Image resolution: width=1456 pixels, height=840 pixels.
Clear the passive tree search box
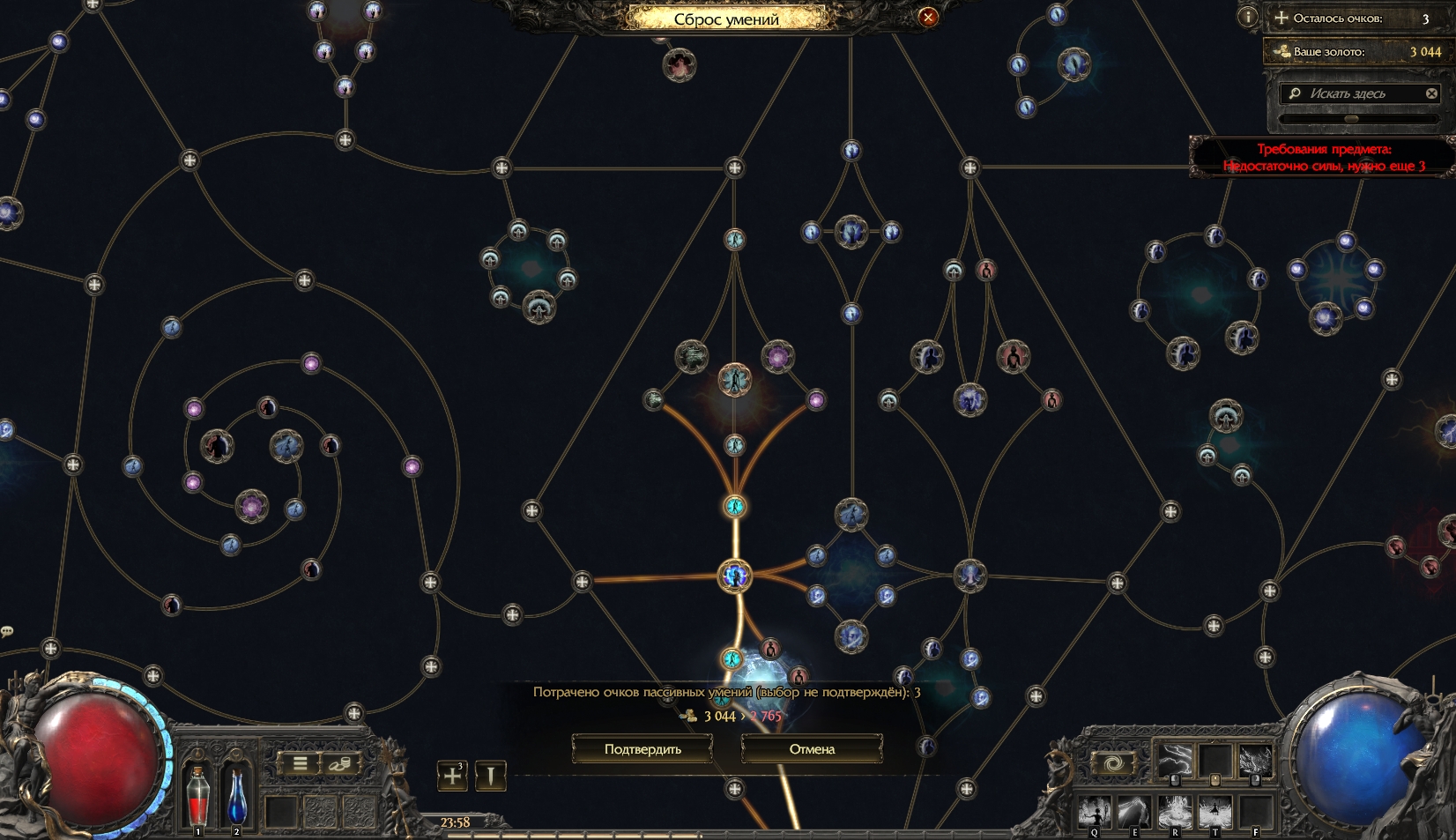1431,93
